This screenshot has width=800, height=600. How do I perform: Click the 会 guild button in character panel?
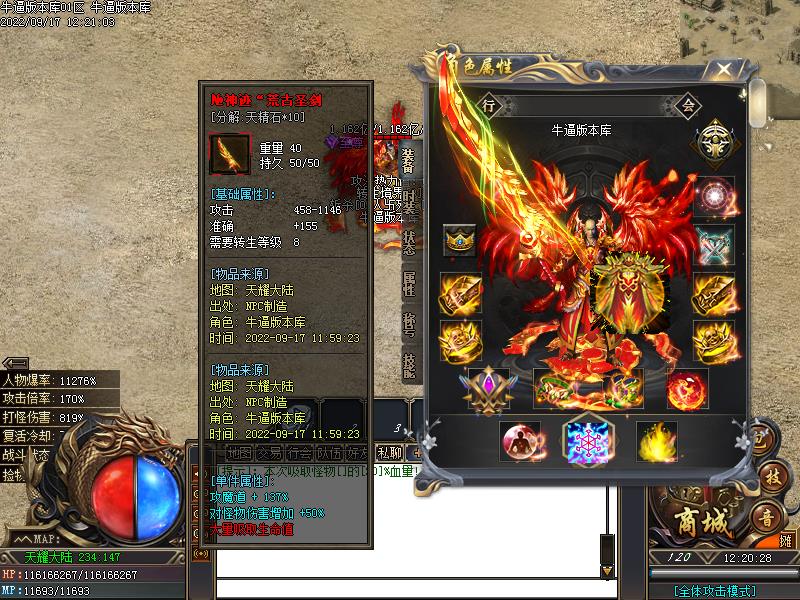pyautogui.click(x=688, y=104)
